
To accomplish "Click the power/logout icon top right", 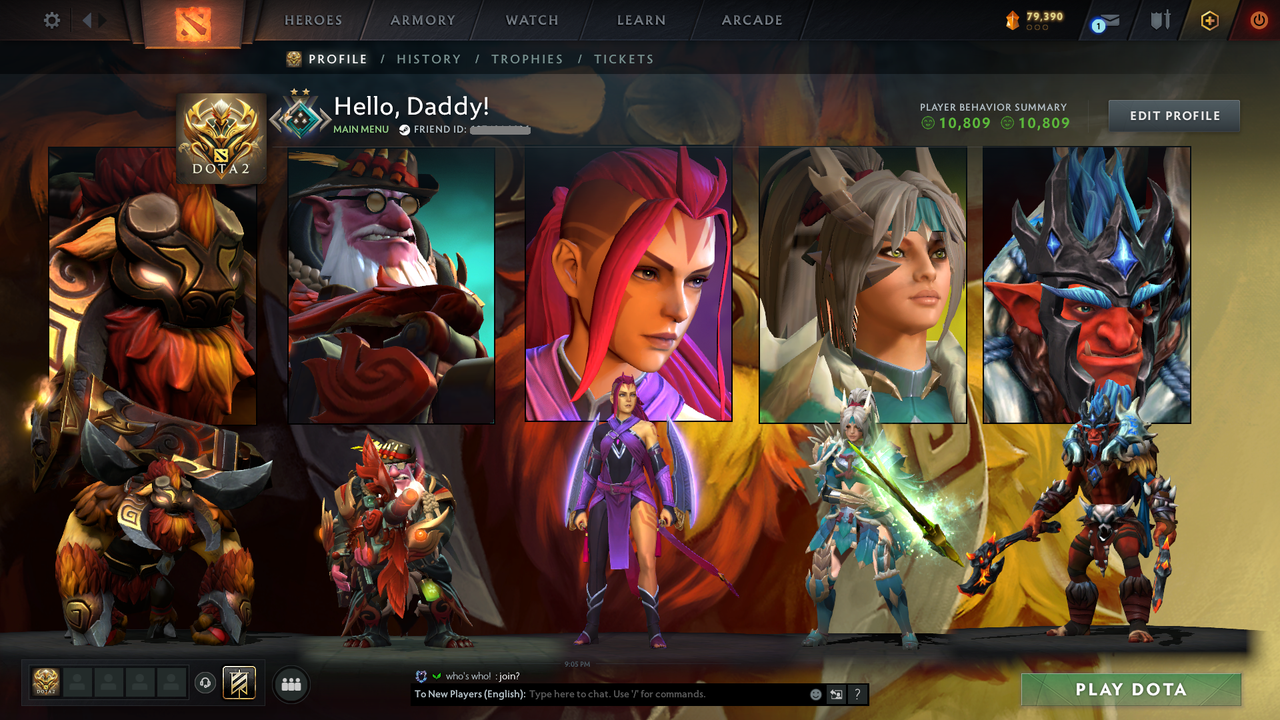I will [1258, 18].
